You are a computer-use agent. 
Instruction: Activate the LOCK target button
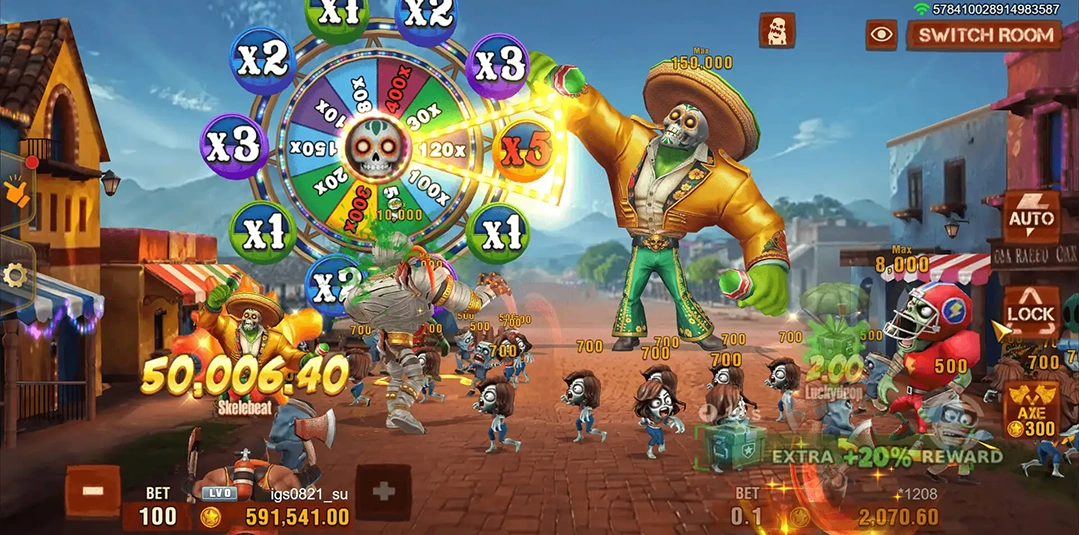[1030, 313]
